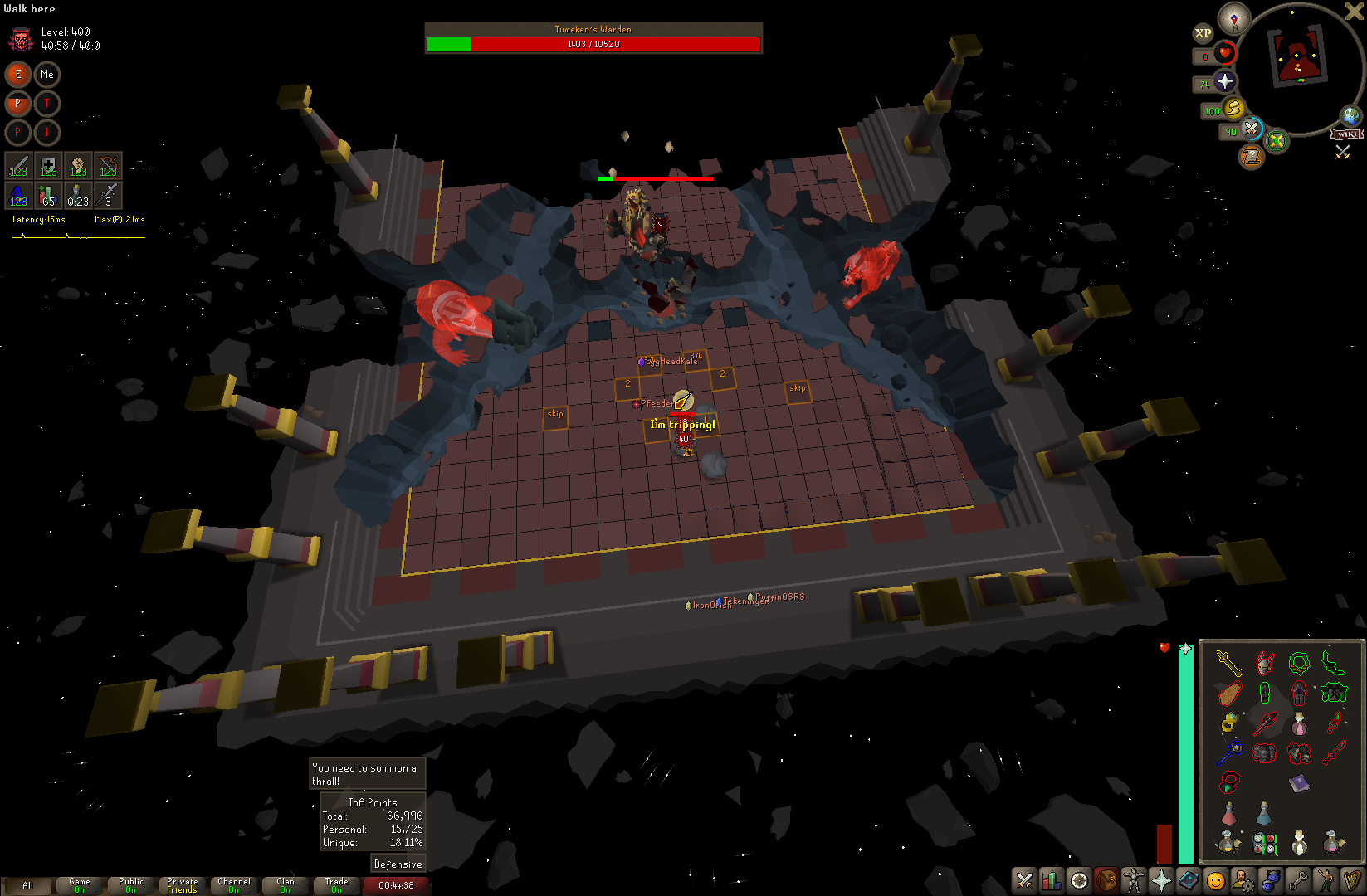The image size is (1367, 896).
Task: Select the Clan chat tab
Action: (286, 885)
